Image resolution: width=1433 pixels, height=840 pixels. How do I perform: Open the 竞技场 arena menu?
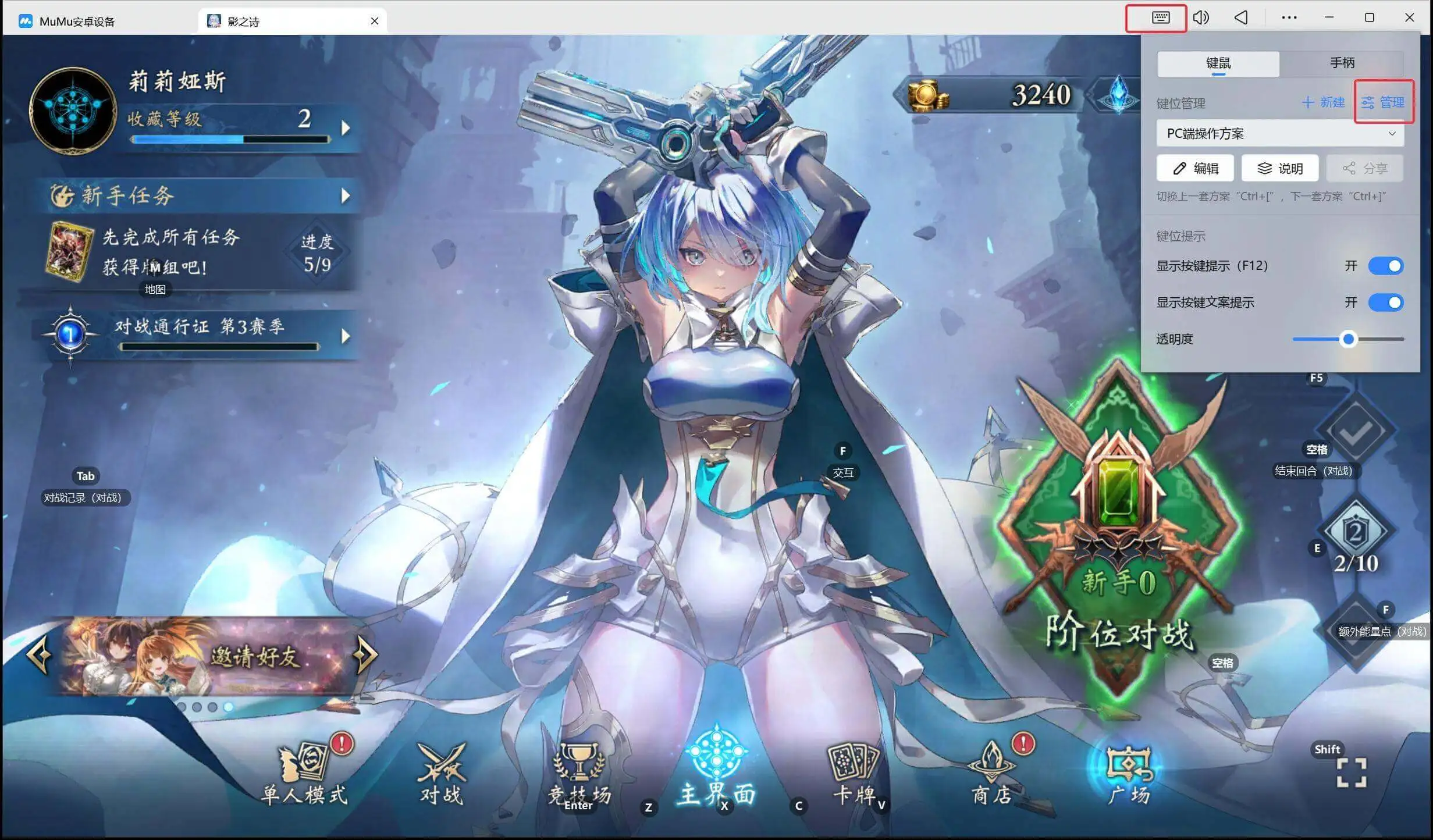[x=579, y=774]
